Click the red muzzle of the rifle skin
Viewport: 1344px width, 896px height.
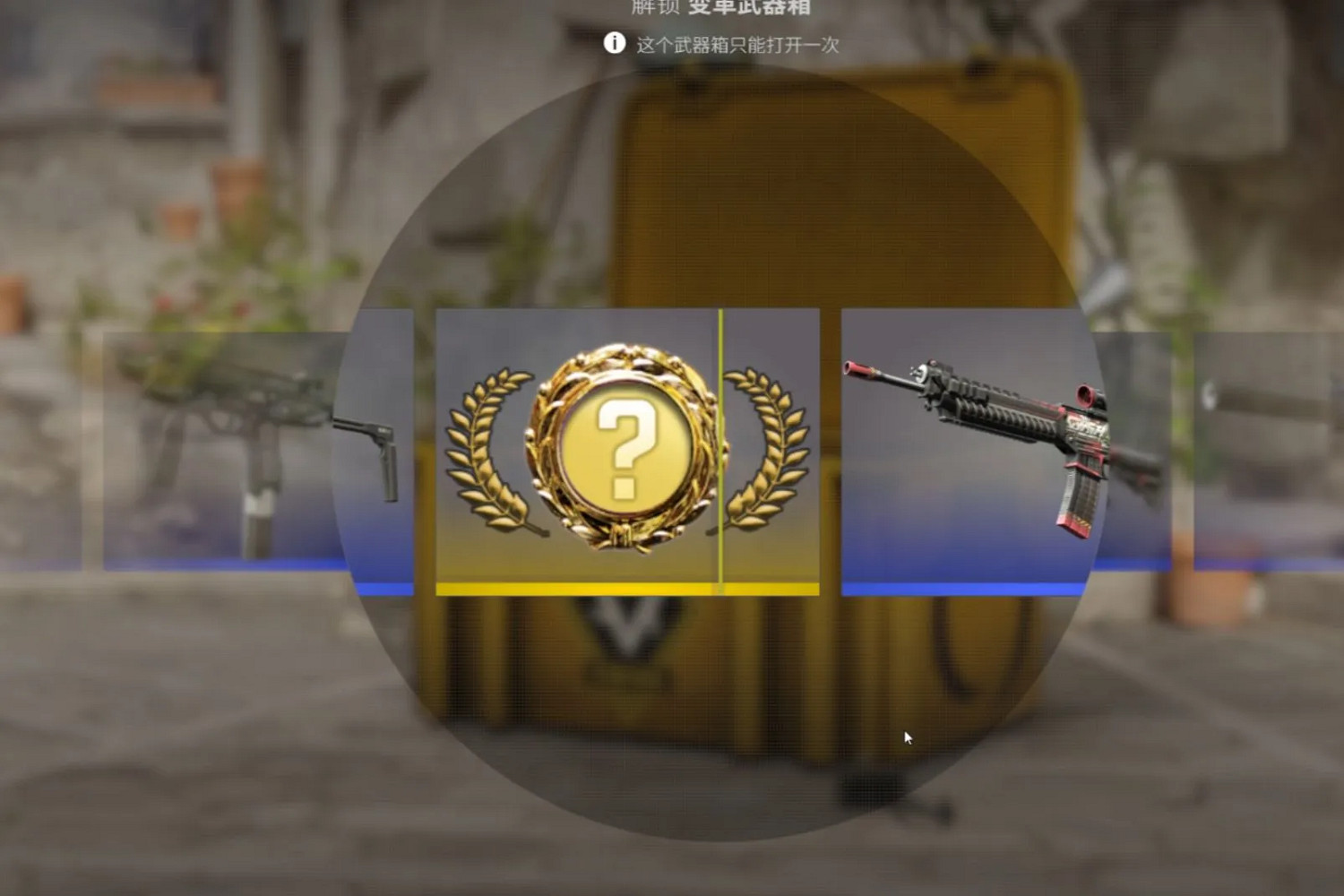point(855,370)
